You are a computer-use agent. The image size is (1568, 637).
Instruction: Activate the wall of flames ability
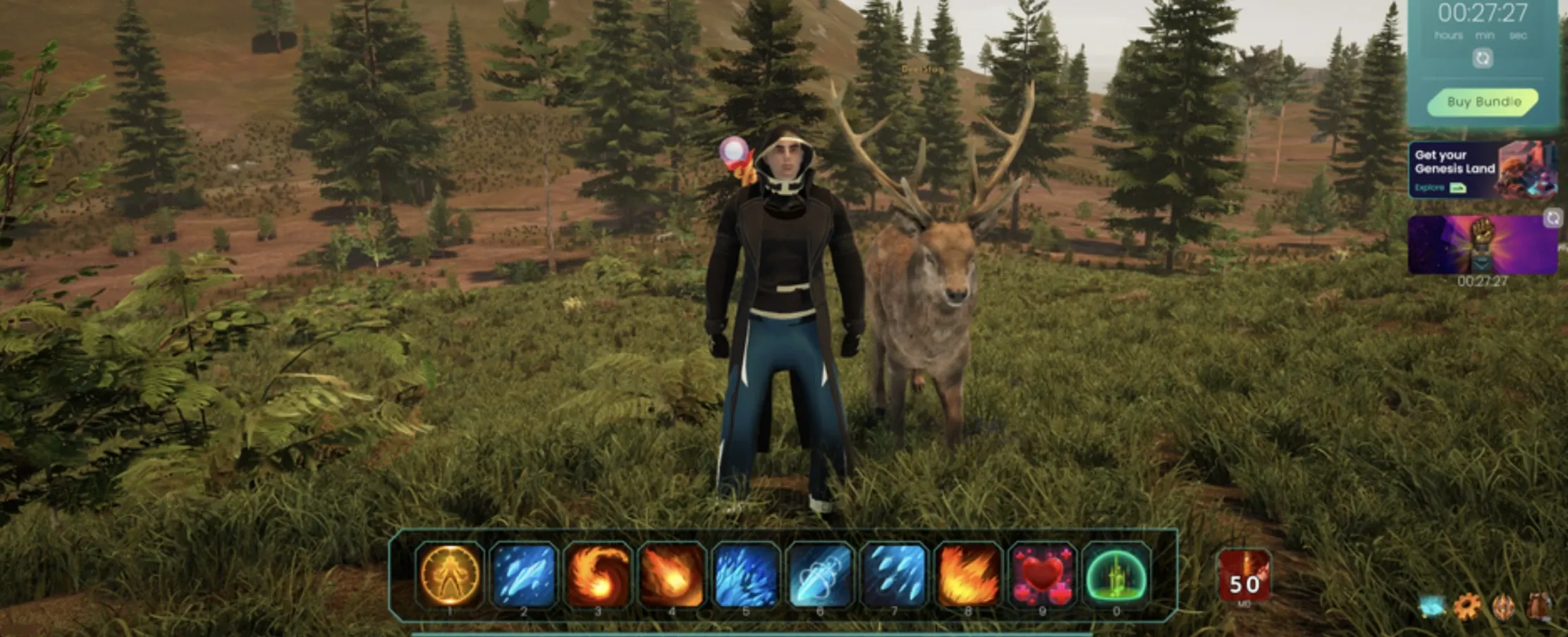tap(968, 574)
